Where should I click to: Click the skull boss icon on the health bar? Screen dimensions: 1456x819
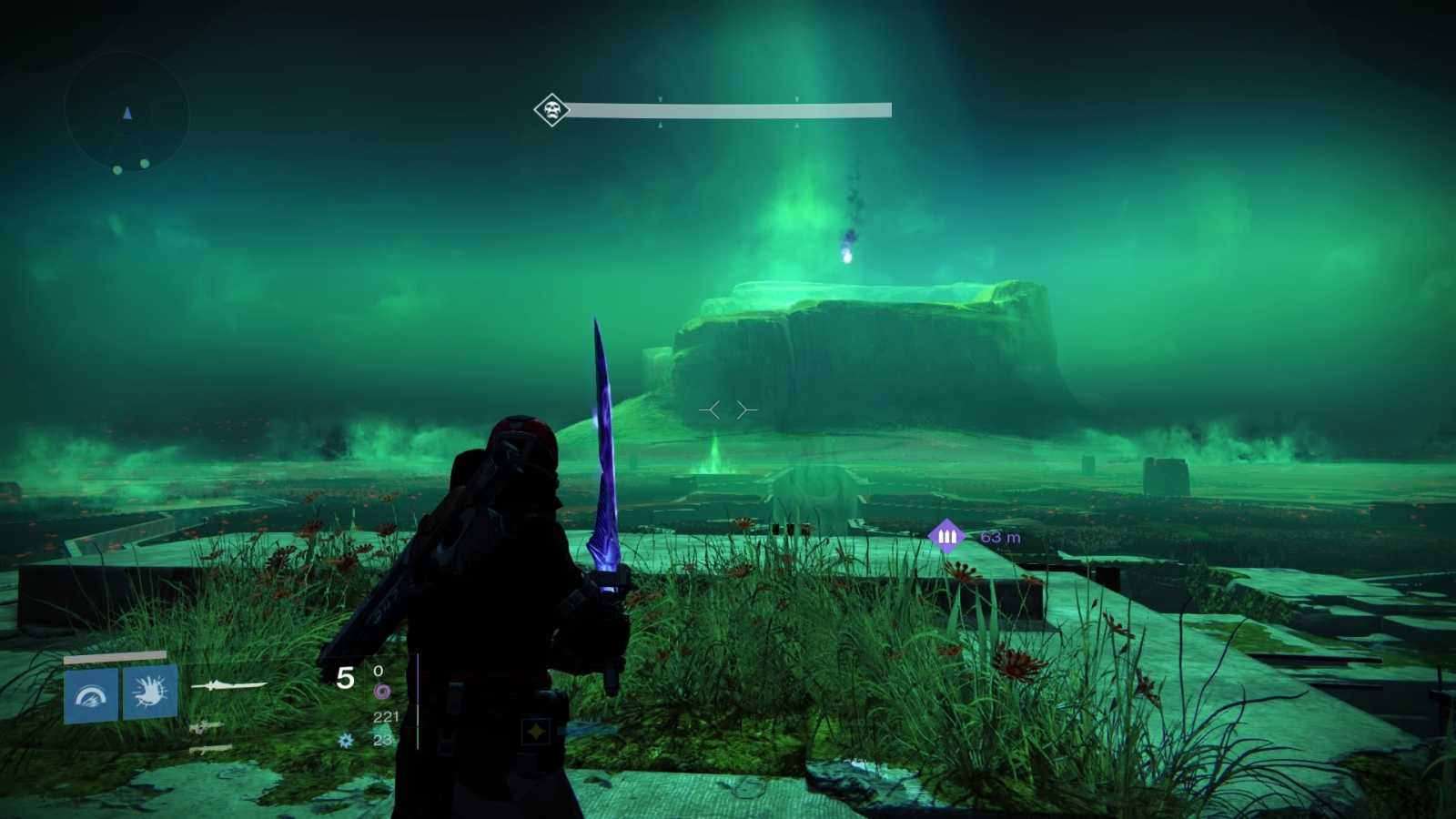[x=551, y=108]
